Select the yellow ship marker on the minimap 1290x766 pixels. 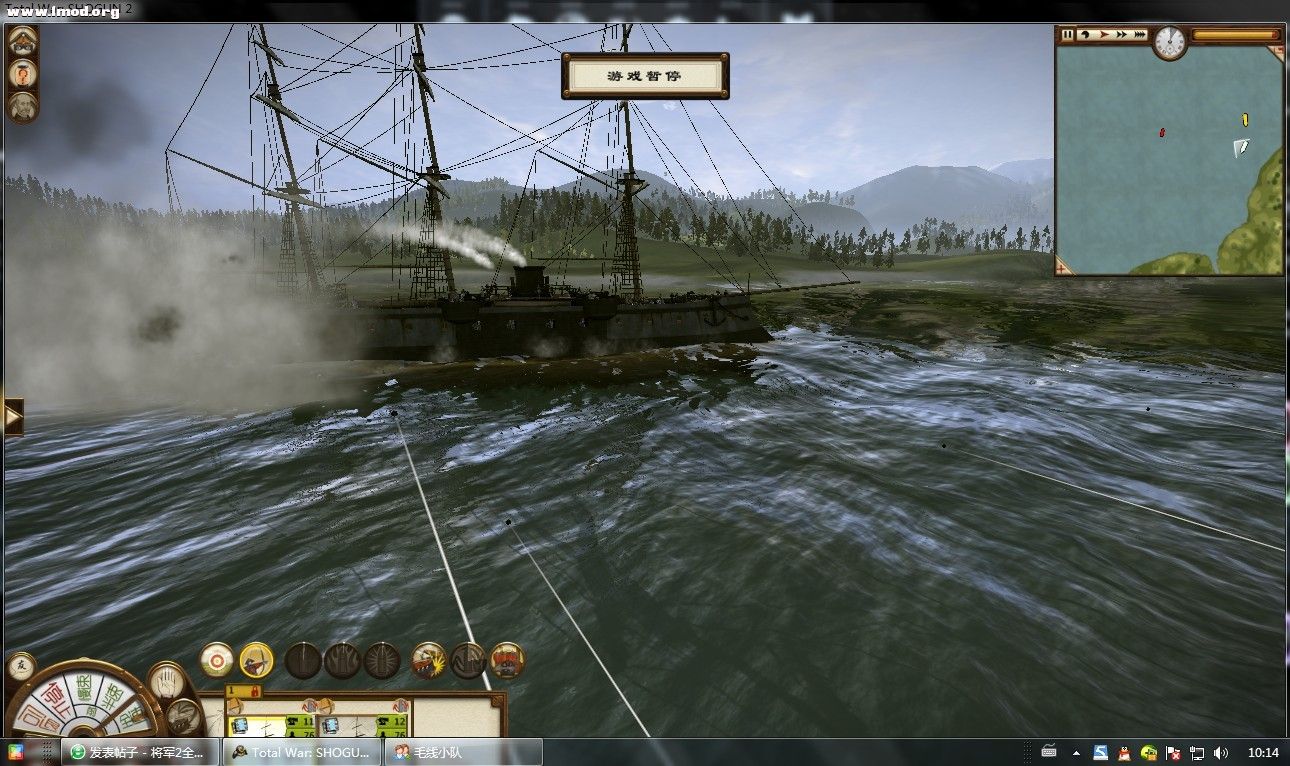point(1245,120)
